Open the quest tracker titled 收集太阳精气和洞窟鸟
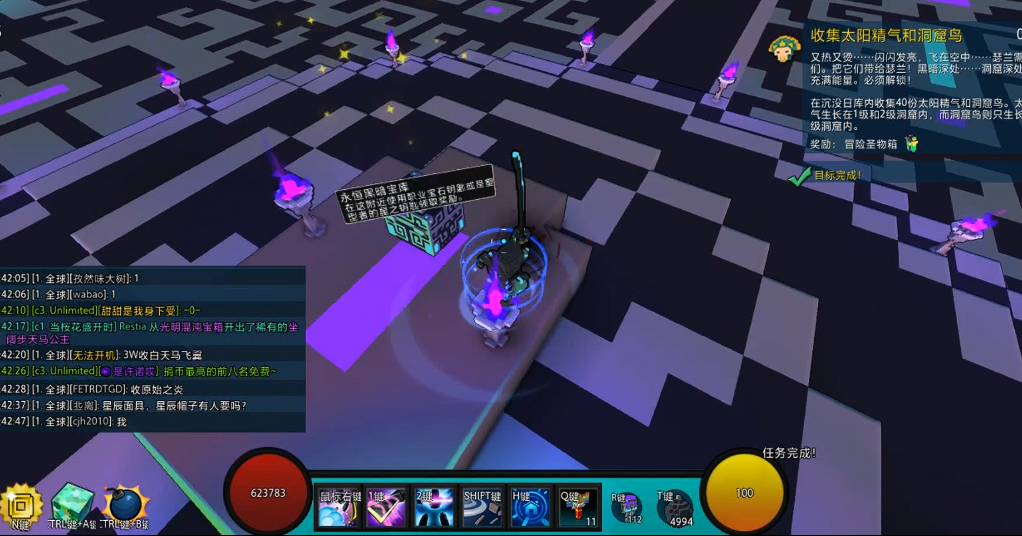 click(x=886, y=36)
